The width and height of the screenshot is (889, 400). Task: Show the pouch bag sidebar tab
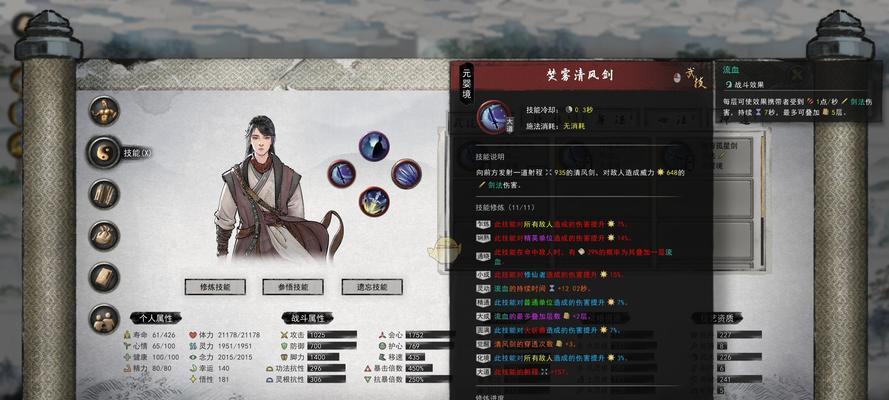105,236
